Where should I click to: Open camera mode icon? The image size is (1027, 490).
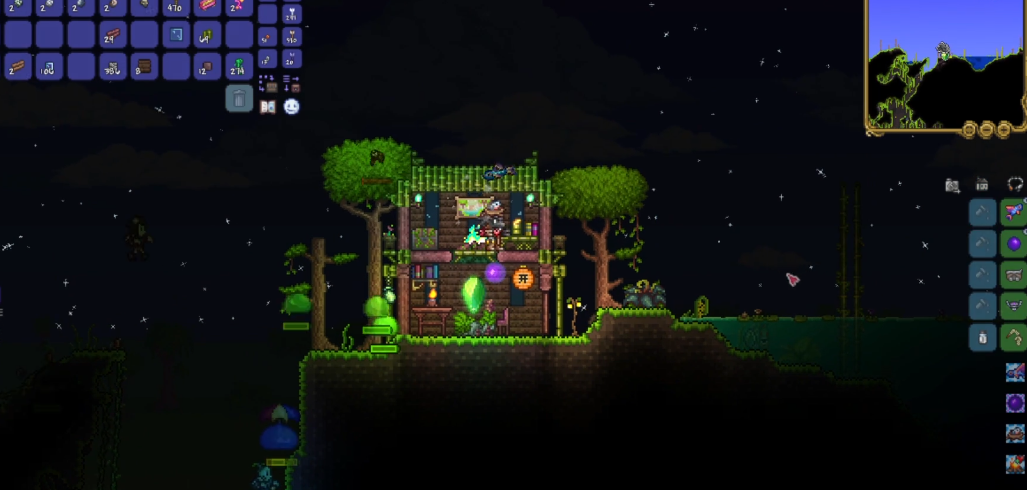click(x=952, y=185)
